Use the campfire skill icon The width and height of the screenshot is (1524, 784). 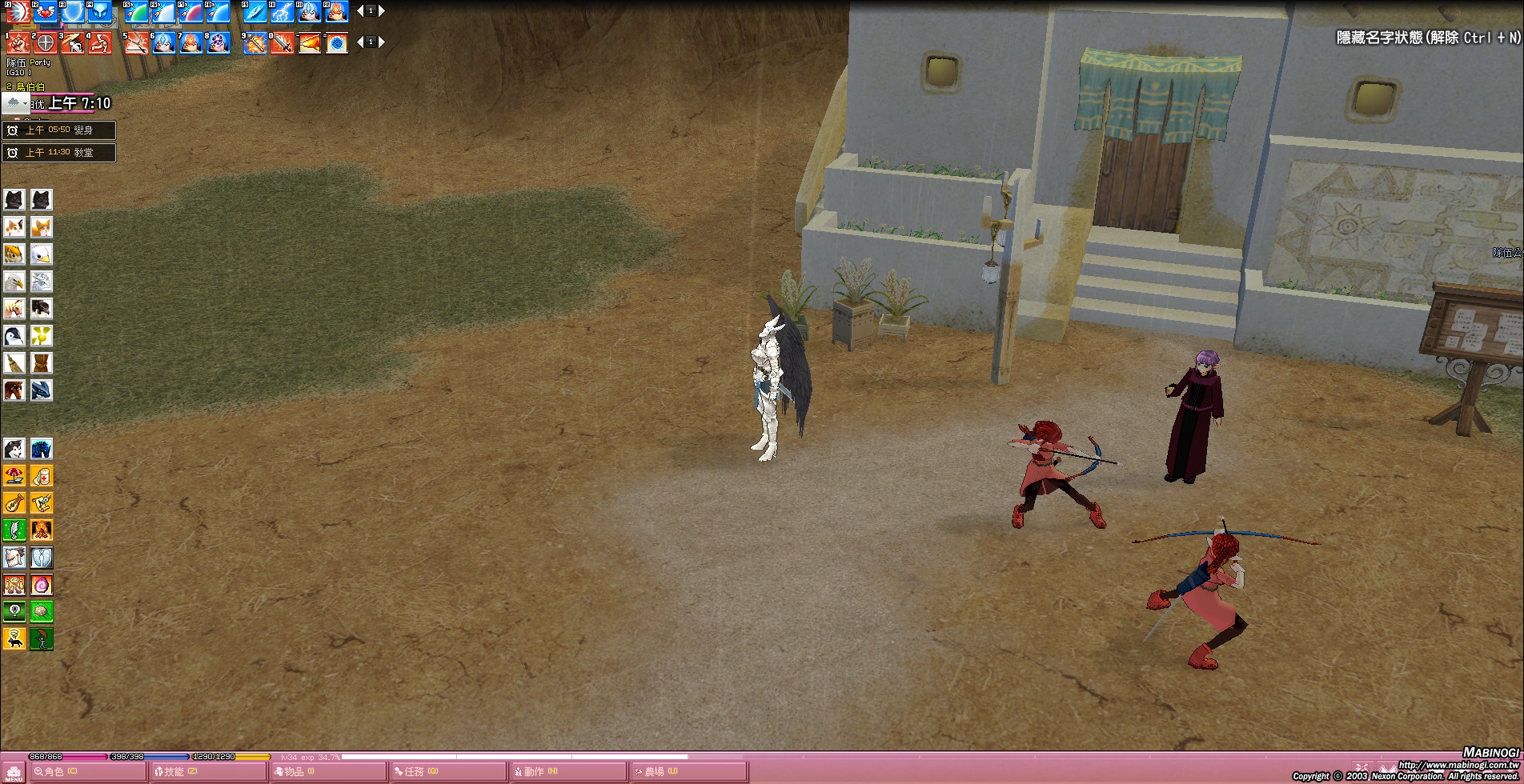click(42, 530)
